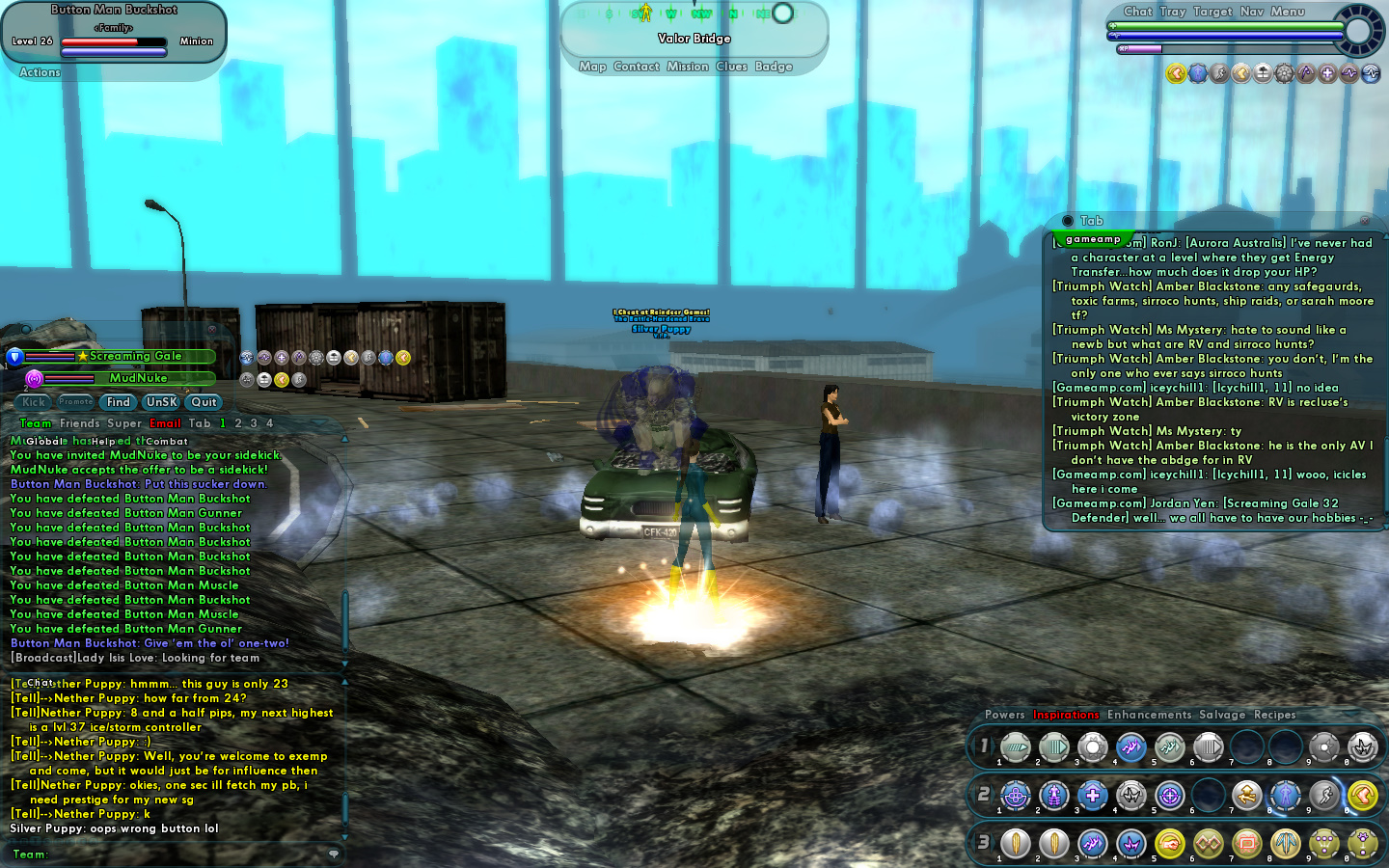Switch to the Super group tab
This screenshot has width=1389, height=868.
click(x=124, y=423)
